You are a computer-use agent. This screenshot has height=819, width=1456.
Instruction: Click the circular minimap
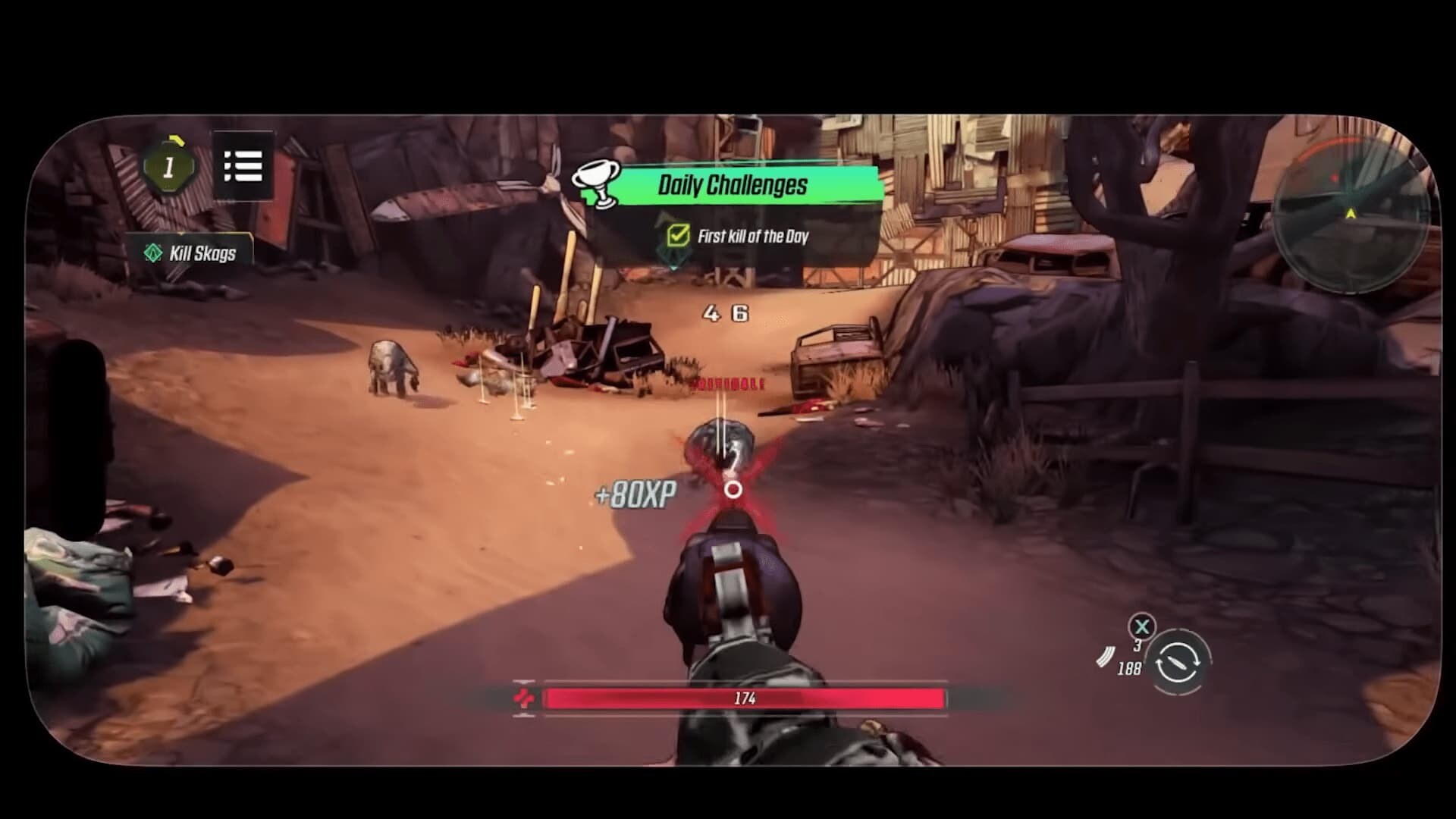[1351, 216]
